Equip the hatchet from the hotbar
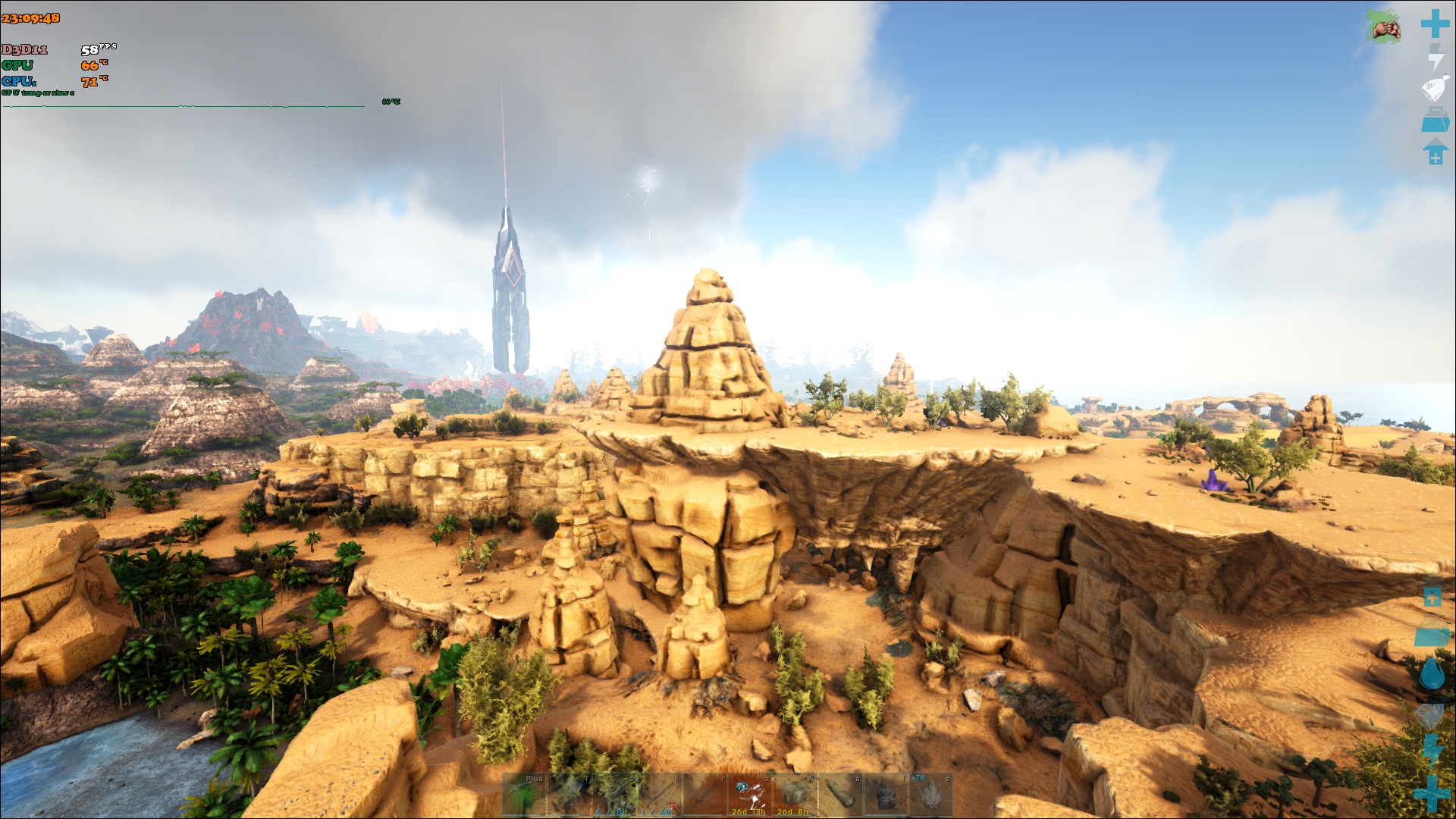1456x819 pixels. pyautogui.click(x=569, y=795)
